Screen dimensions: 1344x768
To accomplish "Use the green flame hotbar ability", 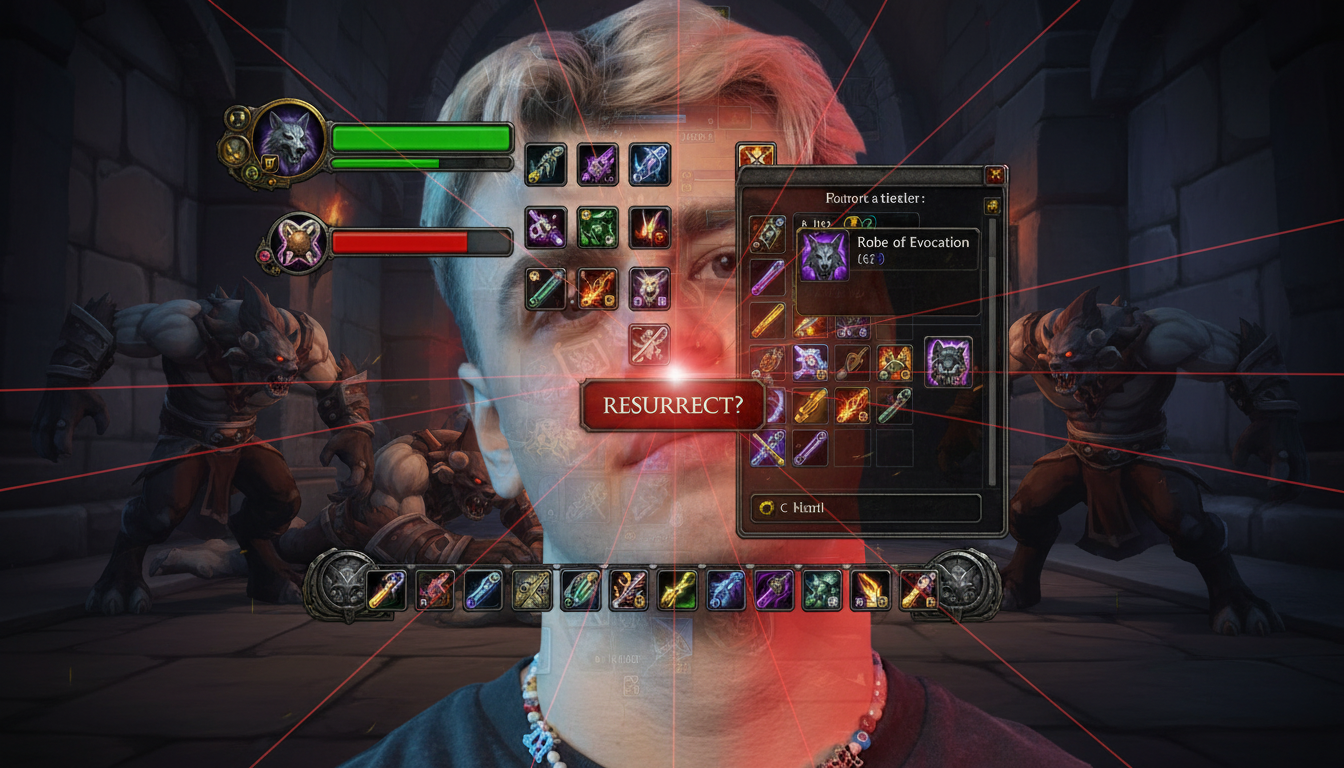I will tap(677, 590).
